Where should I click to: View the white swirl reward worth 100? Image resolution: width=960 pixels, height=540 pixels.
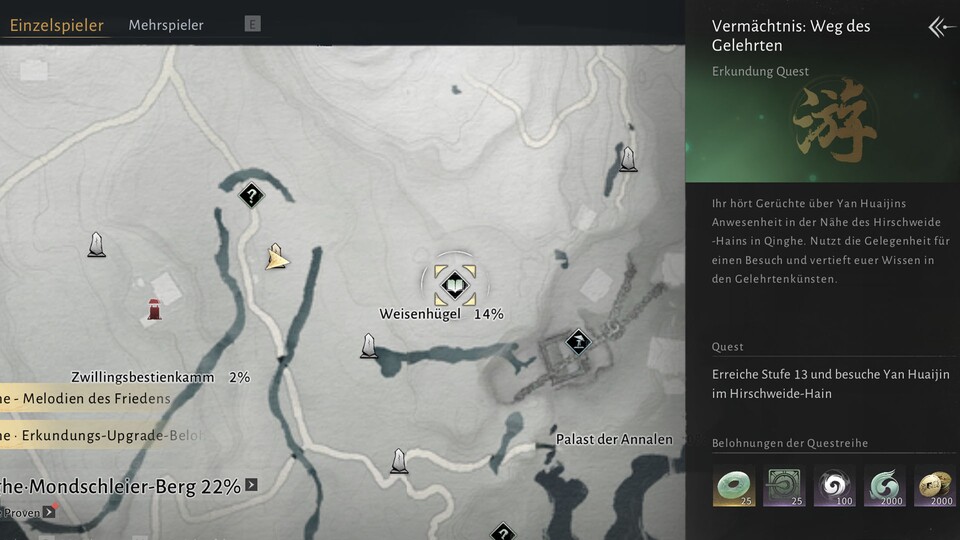coord(834,485)
